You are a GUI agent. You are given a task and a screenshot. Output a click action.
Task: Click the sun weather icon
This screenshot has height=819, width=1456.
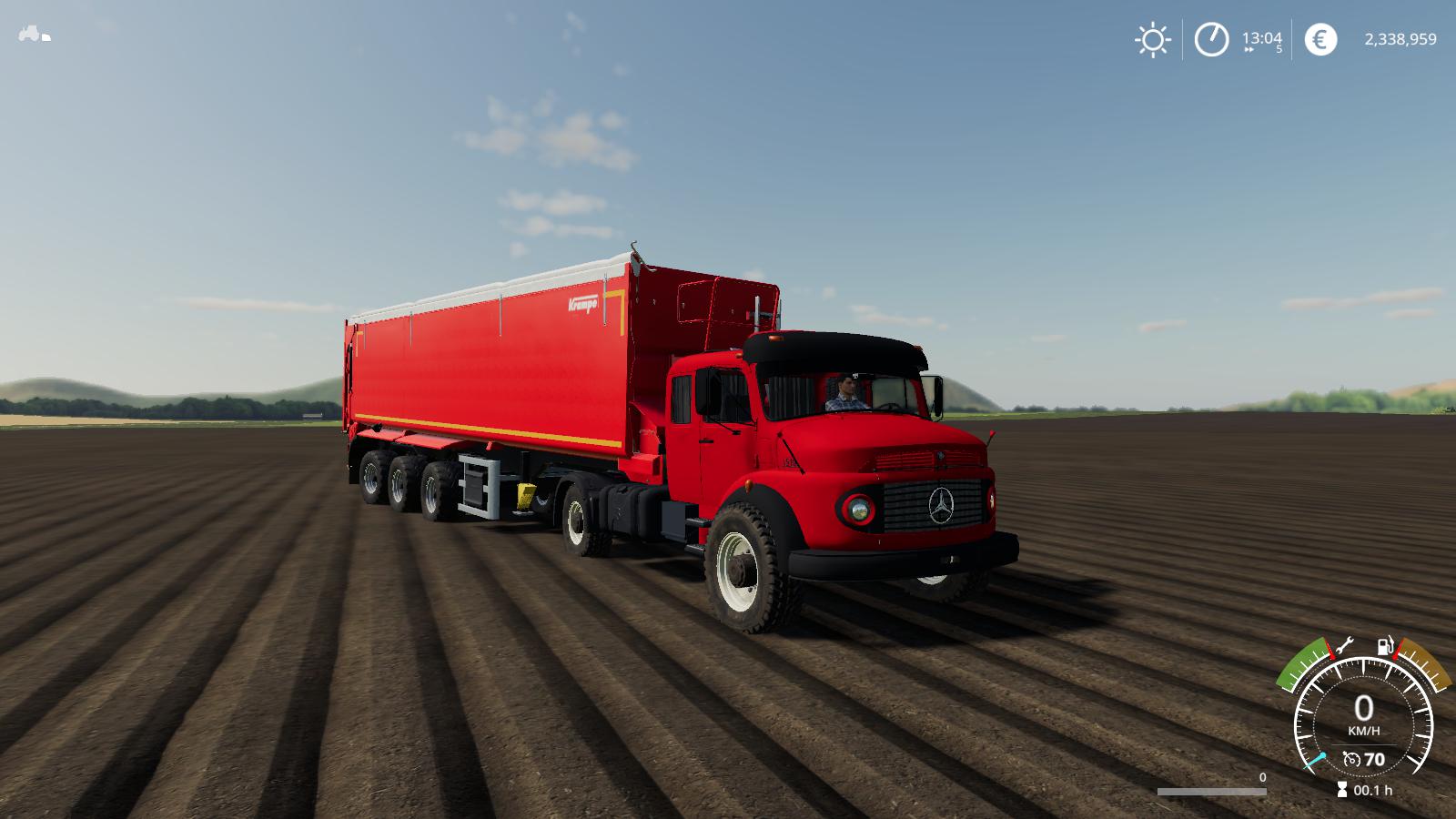click(1153, 38)
